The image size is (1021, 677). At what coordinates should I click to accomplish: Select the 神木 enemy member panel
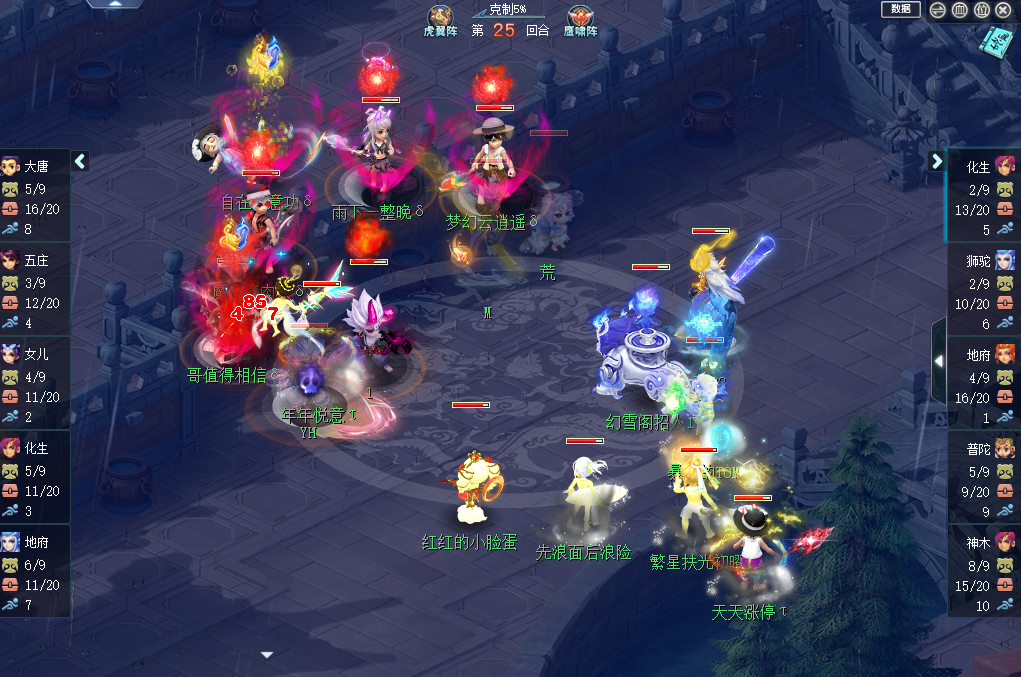click(x=984, y=572)
